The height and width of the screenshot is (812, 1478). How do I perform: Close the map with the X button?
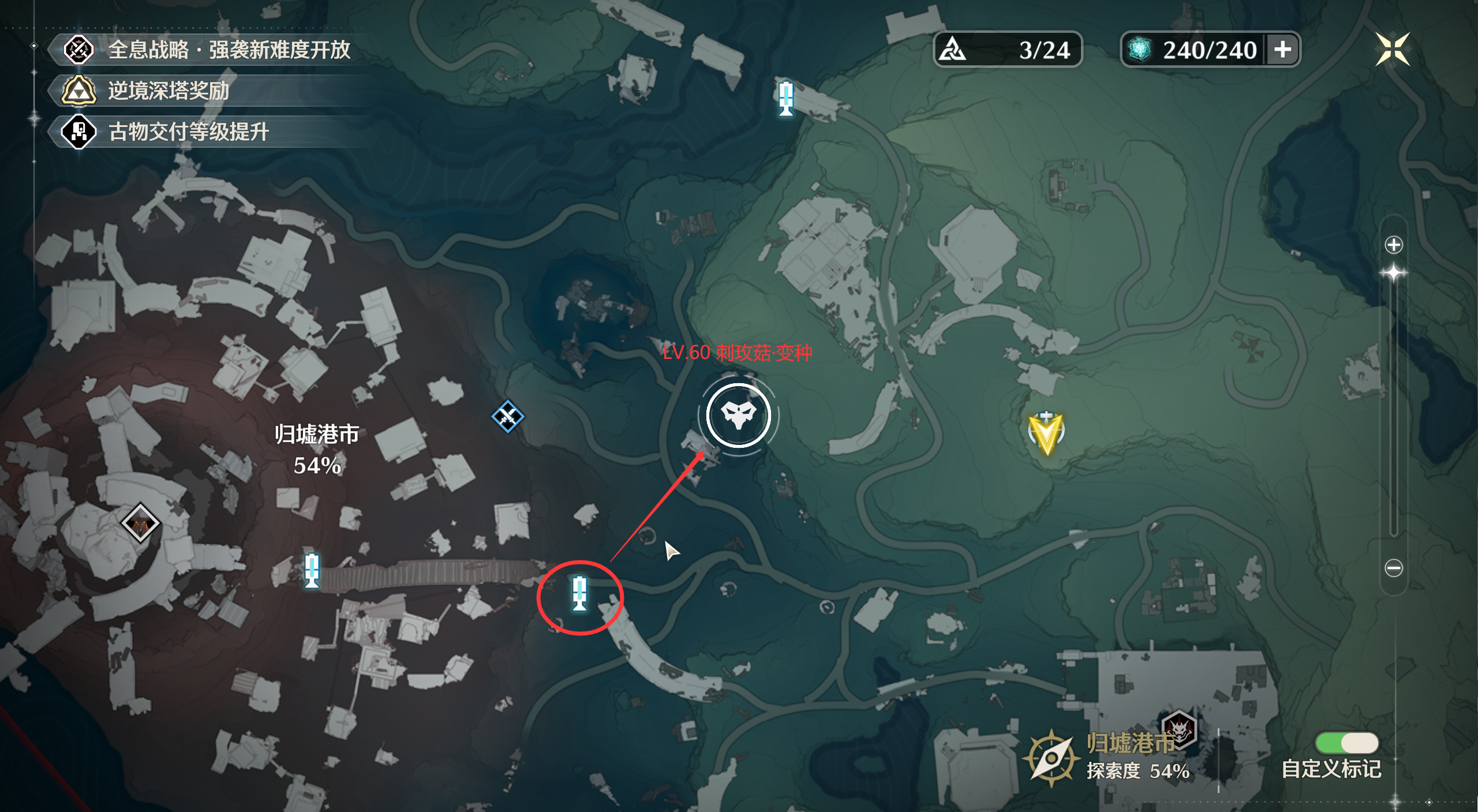[x=1392, y=49]
